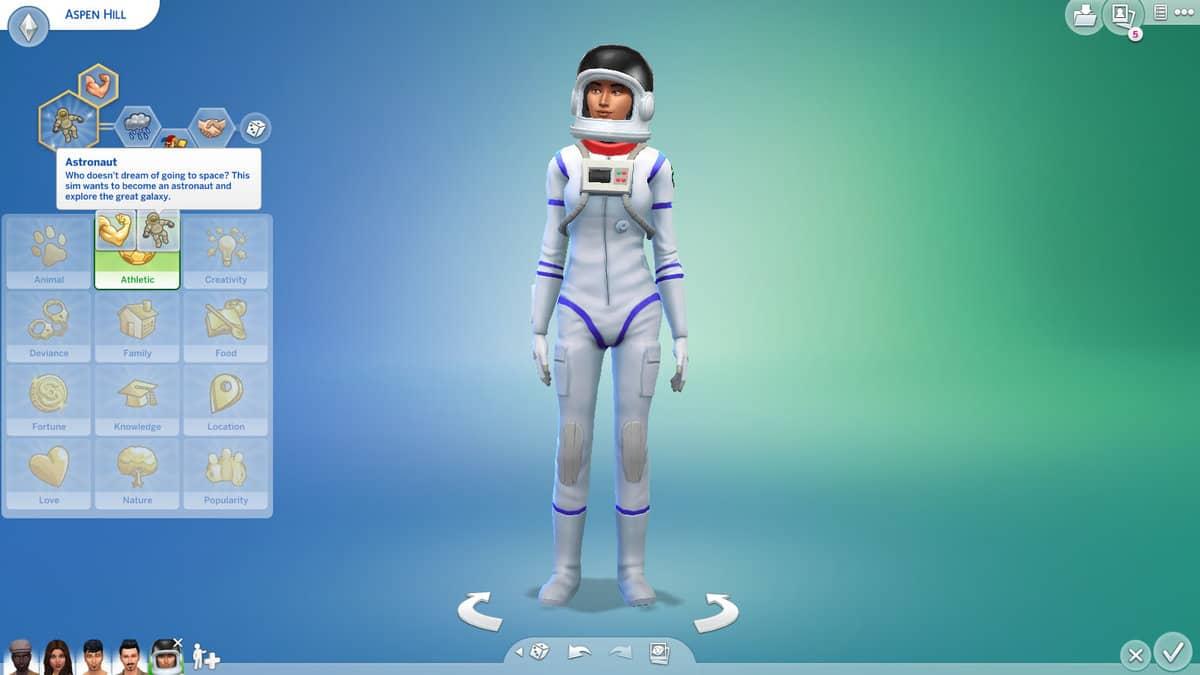
Task: Add a new Sim to the household
Action: [x=205, y=657]
